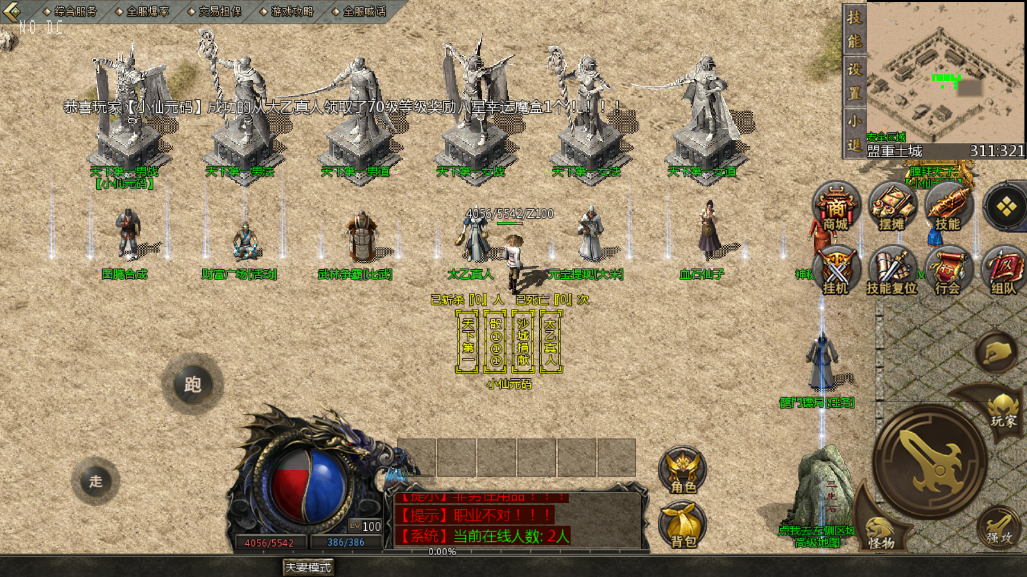Viewport: 1027px width, 577px height.
Task: Click the 技能复位 skill reset icon
Action: [891, 271]
